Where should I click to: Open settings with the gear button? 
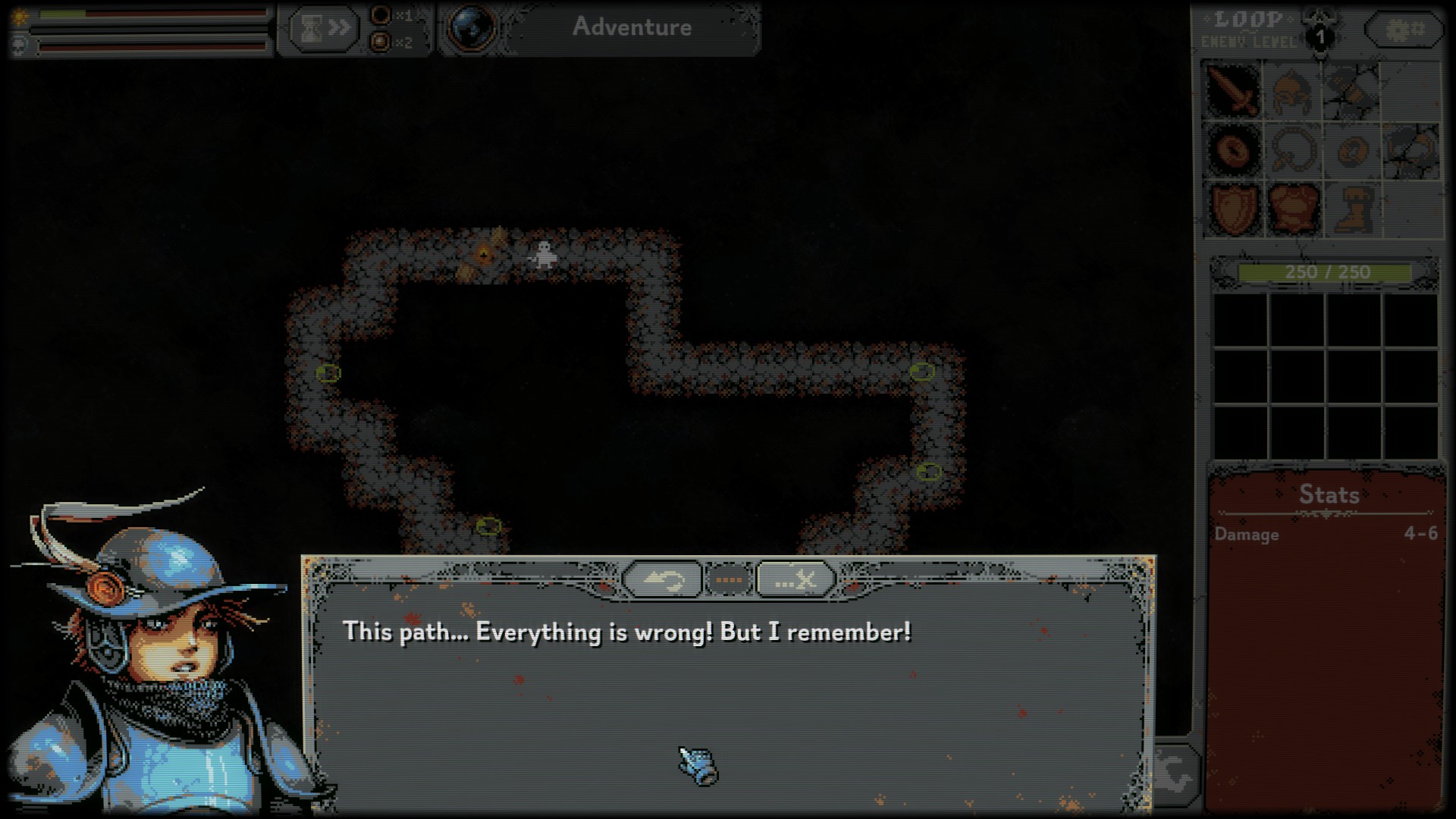point(1404,30)
